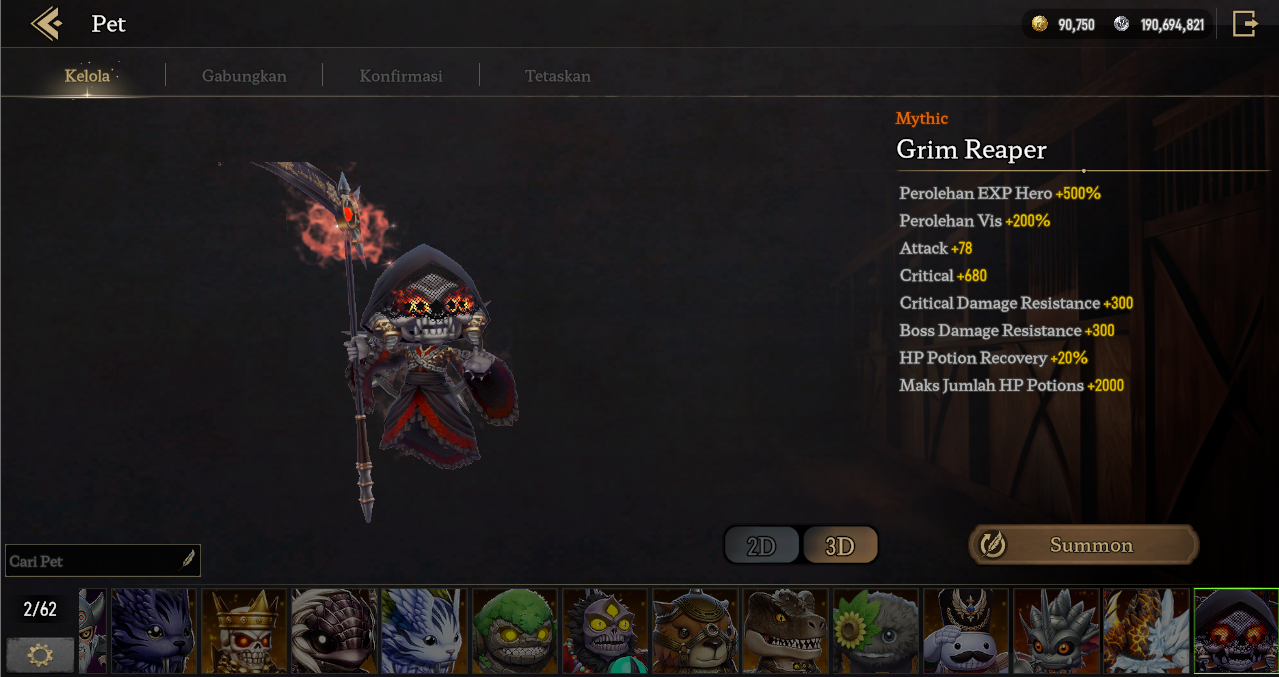Choose the green-haired zombie pet thumbnail
Screen dimensions: 1279x677
[514, 630]
